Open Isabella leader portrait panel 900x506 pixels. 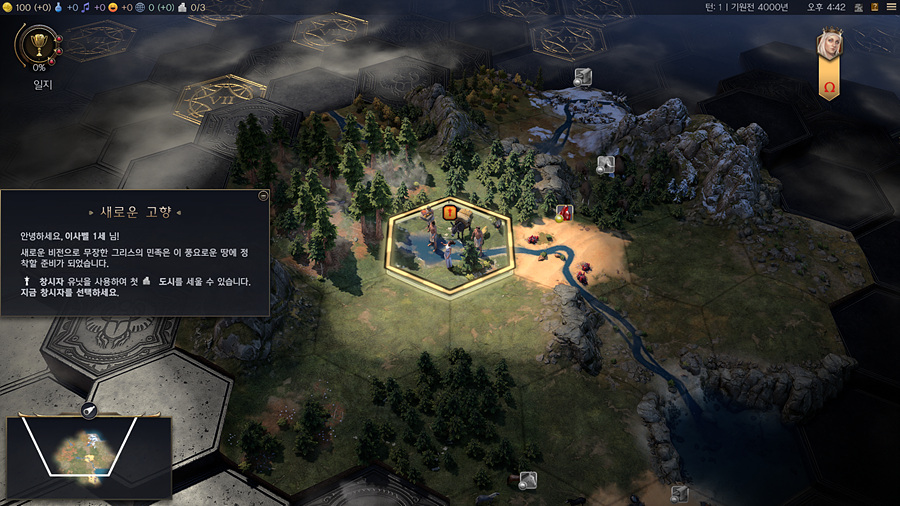tap(829, 45)
